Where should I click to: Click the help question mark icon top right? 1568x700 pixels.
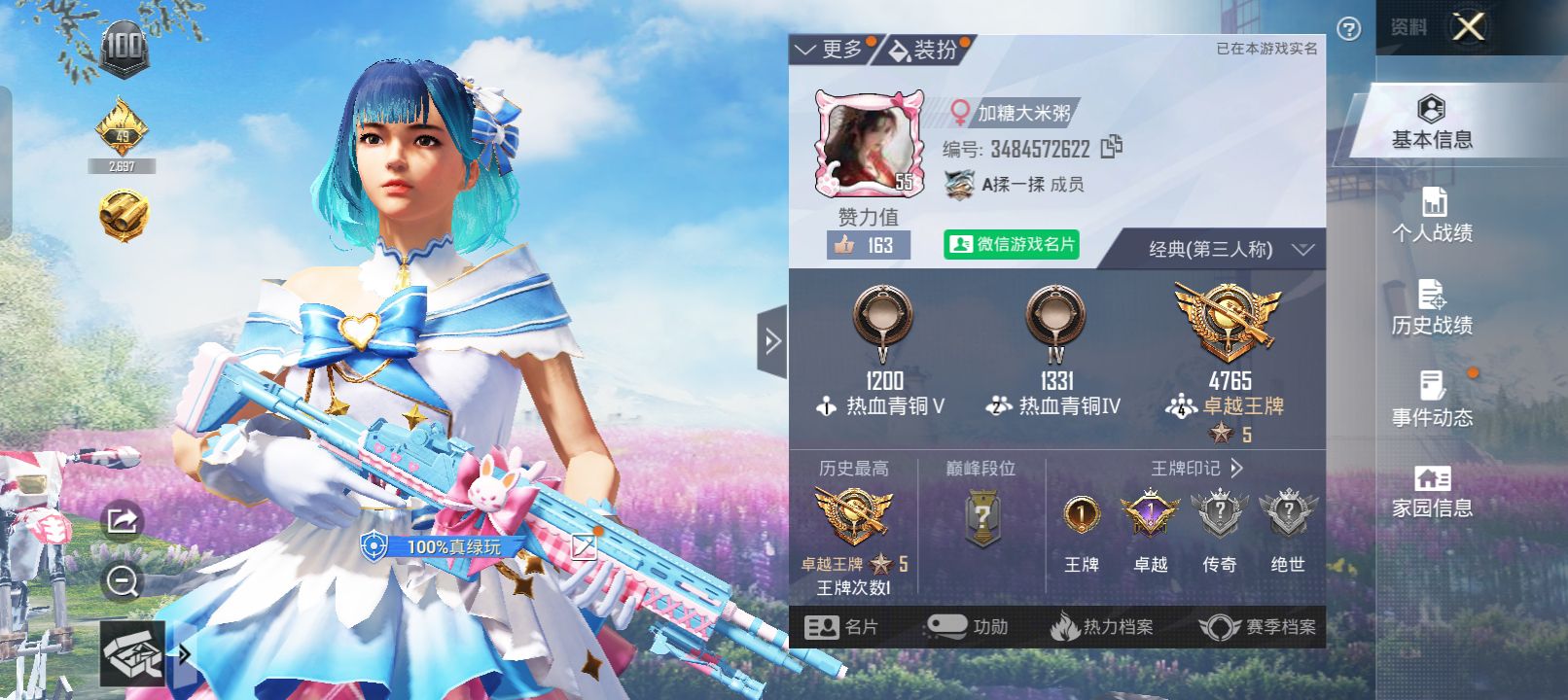[1347, 29]
